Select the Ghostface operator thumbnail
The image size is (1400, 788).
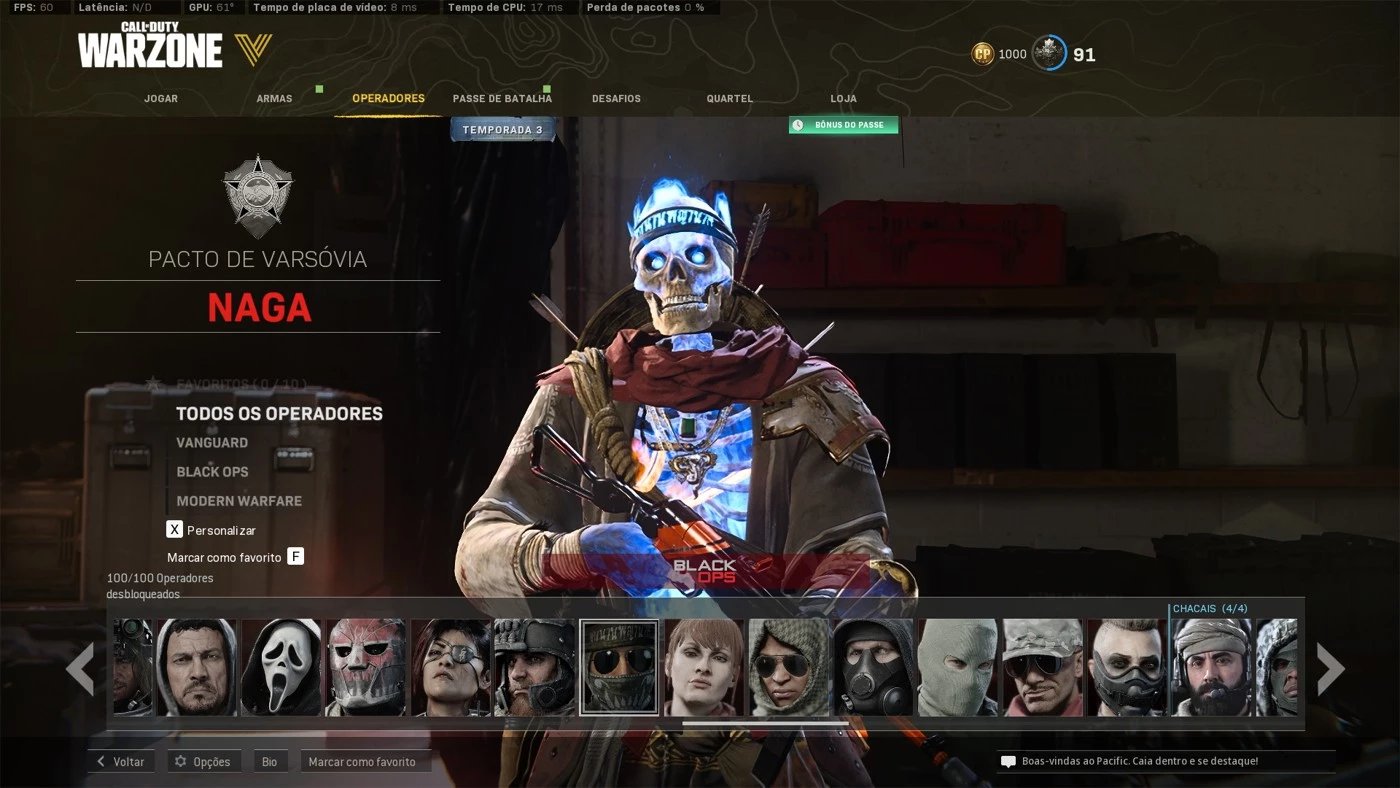281,666
